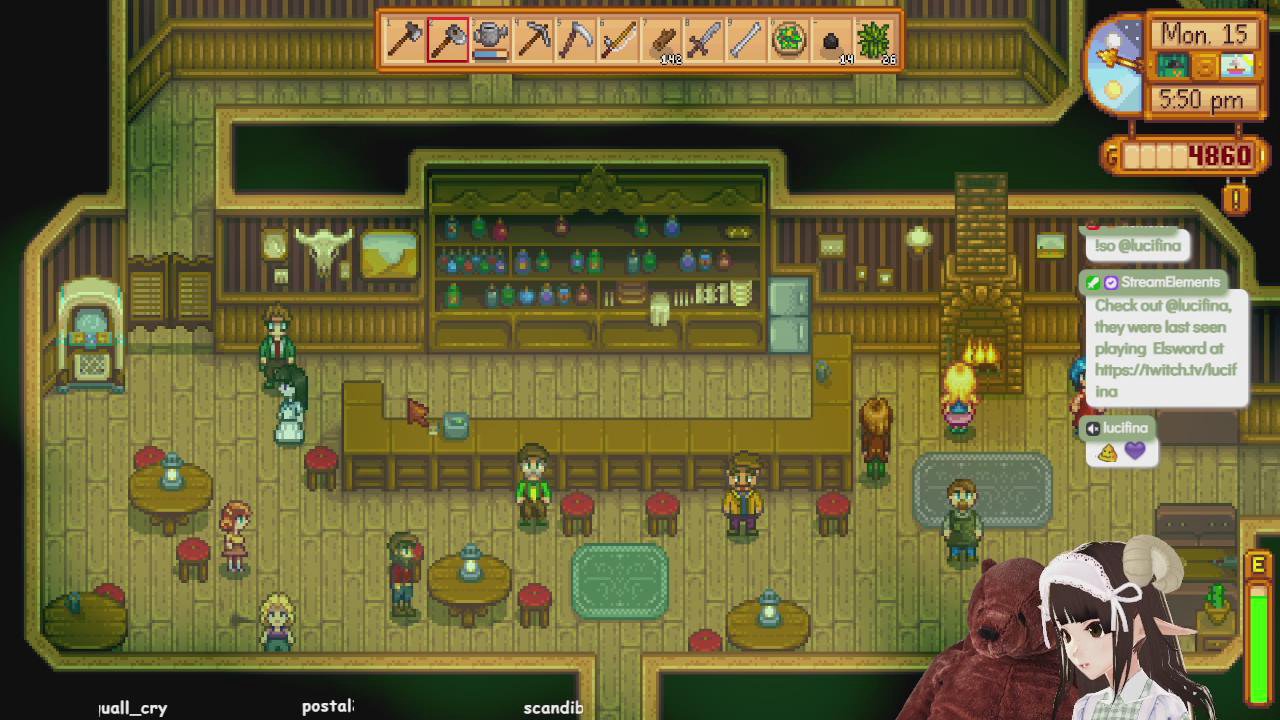The height and width of the screenshot is (720, 1280).
Task: Open the journal with the exclamation icon
Action: pos(1236,199)
